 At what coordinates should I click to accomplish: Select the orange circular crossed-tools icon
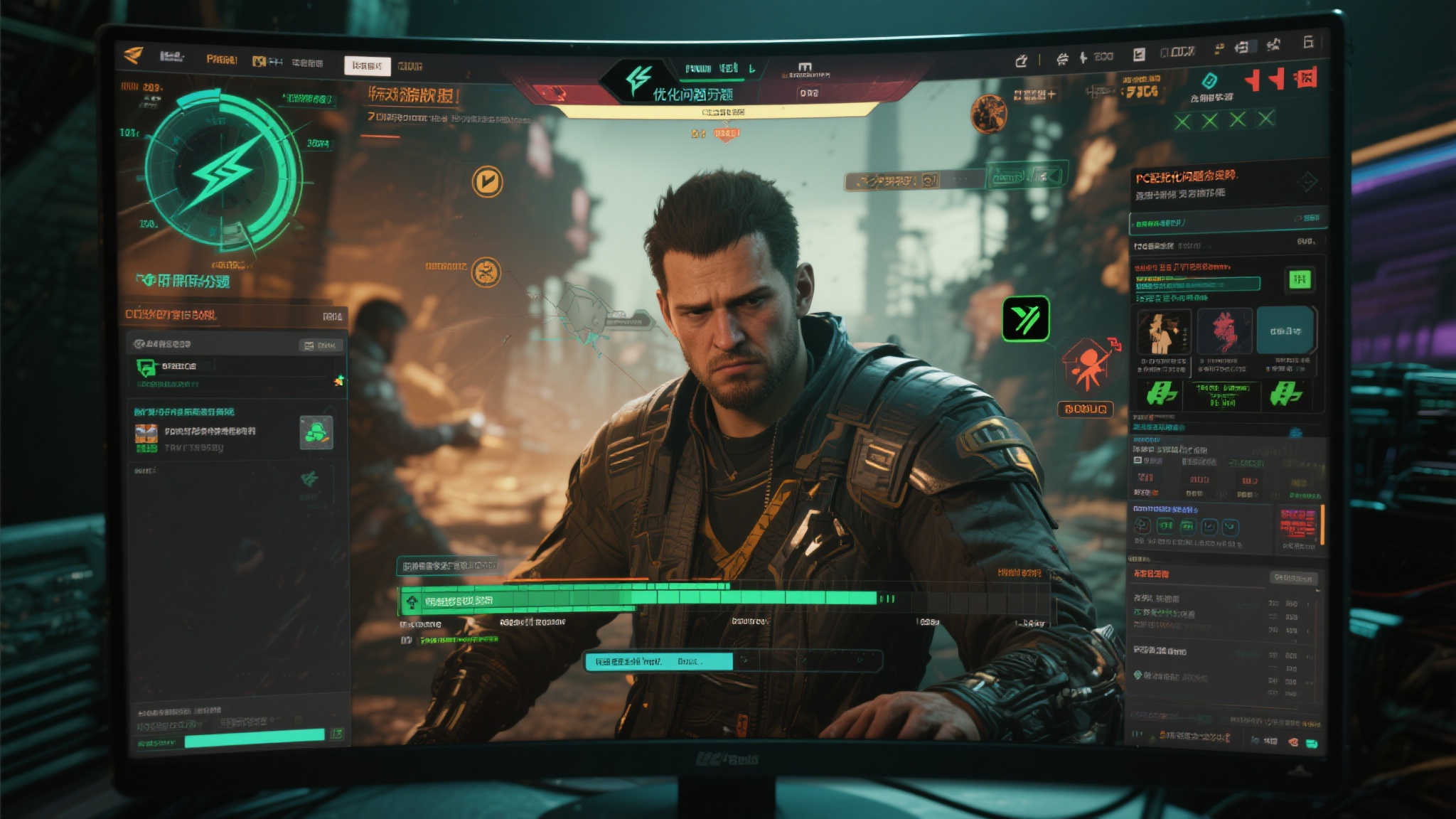(486, 272)
